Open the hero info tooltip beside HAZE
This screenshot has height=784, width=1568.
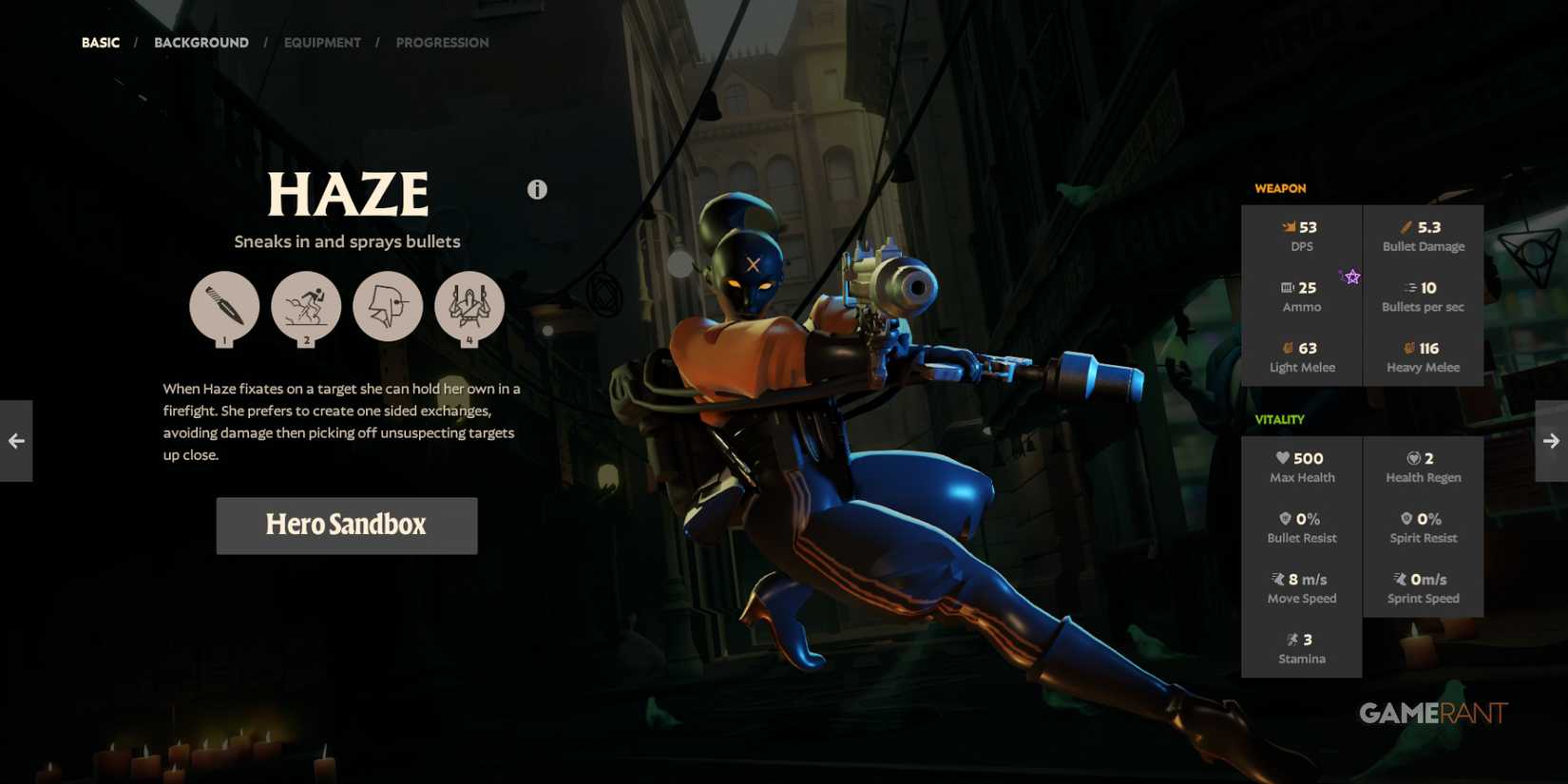point(537,188)
